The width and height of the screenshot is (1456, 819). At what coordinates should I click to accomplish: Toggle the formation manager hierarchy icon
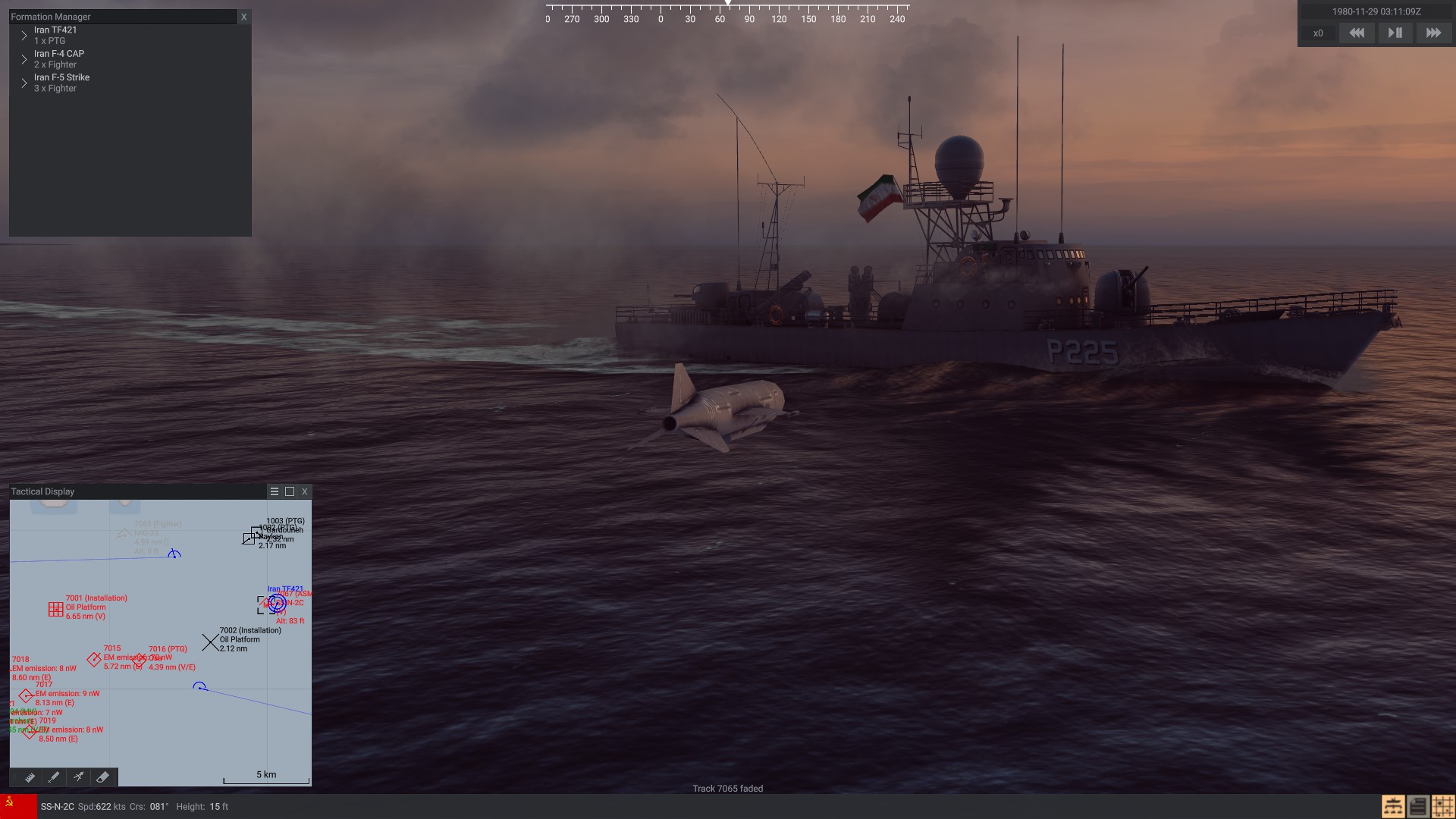1393,807
